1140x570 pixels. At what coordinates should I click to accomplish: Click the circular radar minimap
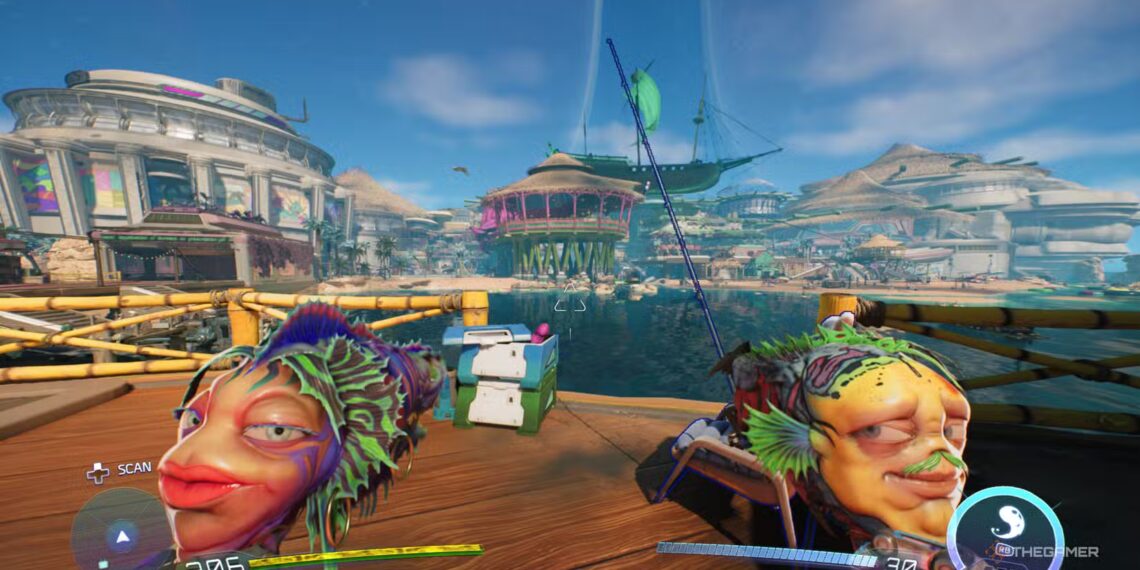[x=121, y=534]
